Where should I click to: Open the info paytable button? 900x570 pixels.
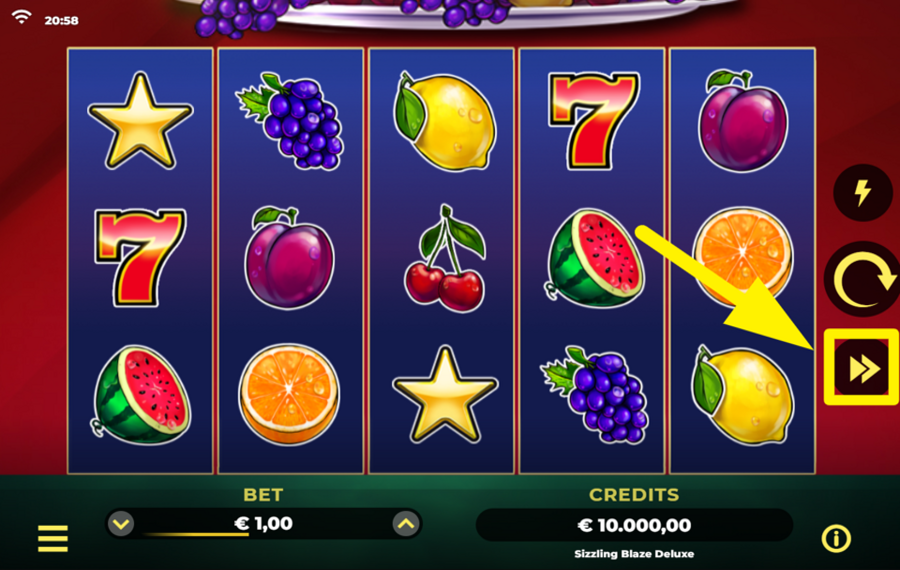[836, 539]
